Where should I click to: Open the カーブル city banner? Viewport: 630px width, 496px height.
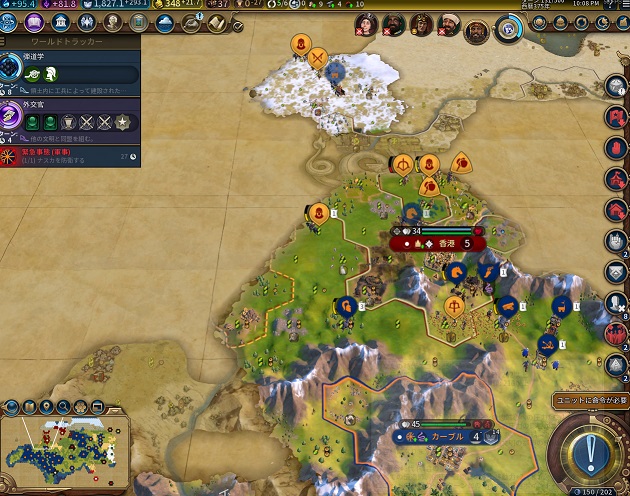coord(441,437)
